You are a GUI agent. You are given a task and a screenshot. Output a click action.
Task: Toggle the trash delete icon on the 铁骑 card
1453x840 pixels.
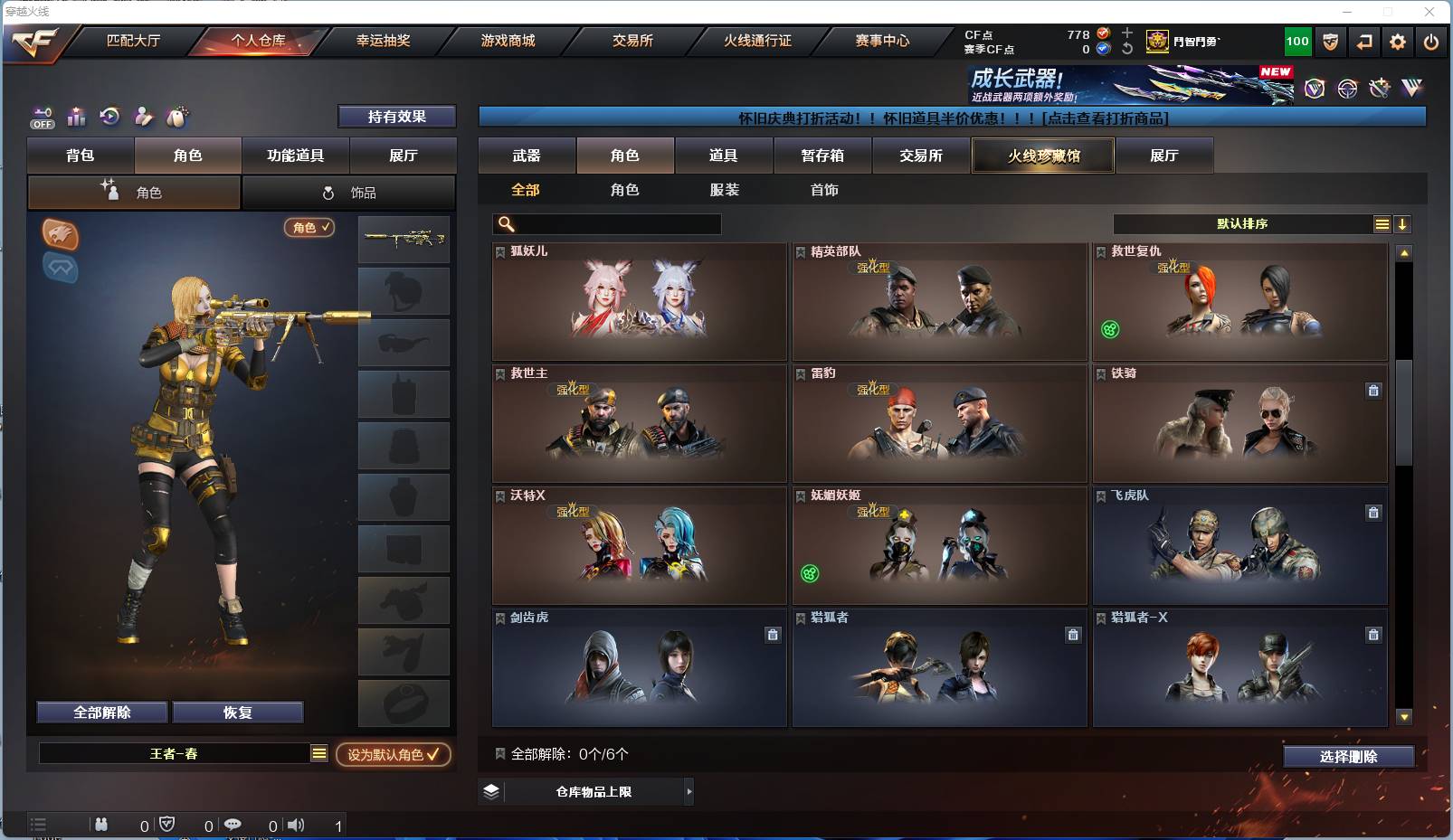pos(1373,391)
